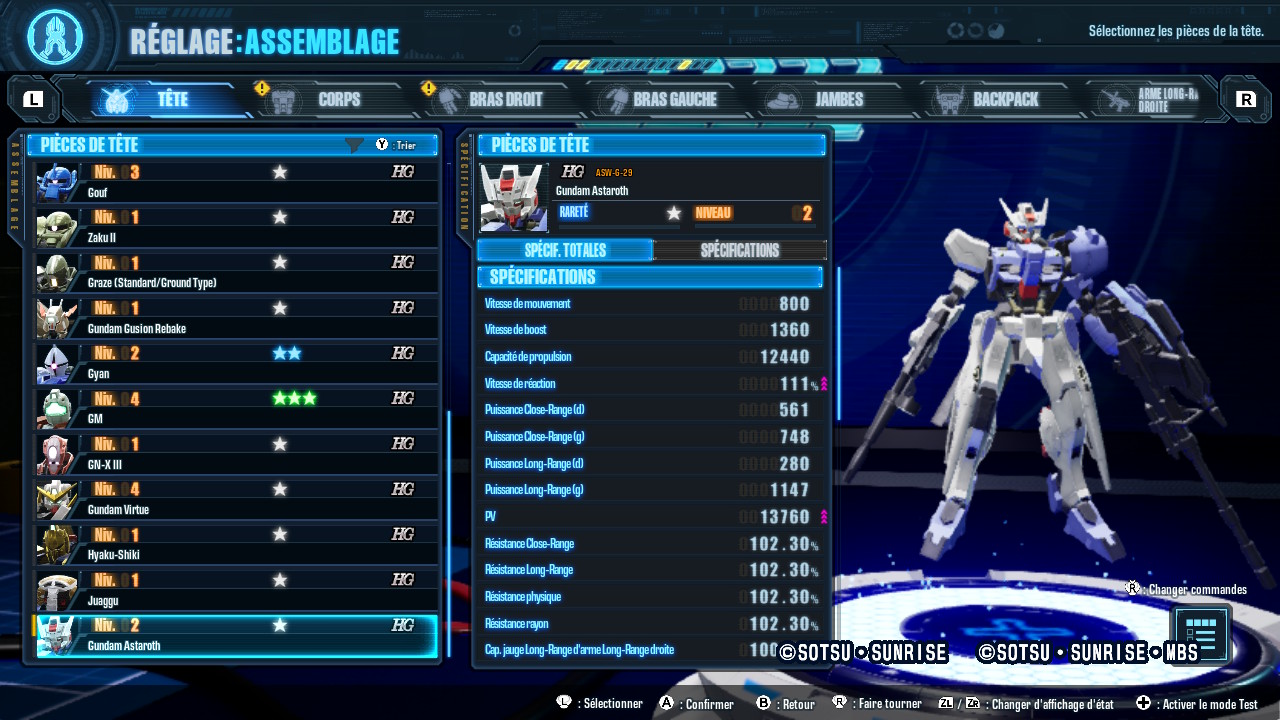Pick the GN-X III head part
The image size is (1280, 720).
point(237,454)
